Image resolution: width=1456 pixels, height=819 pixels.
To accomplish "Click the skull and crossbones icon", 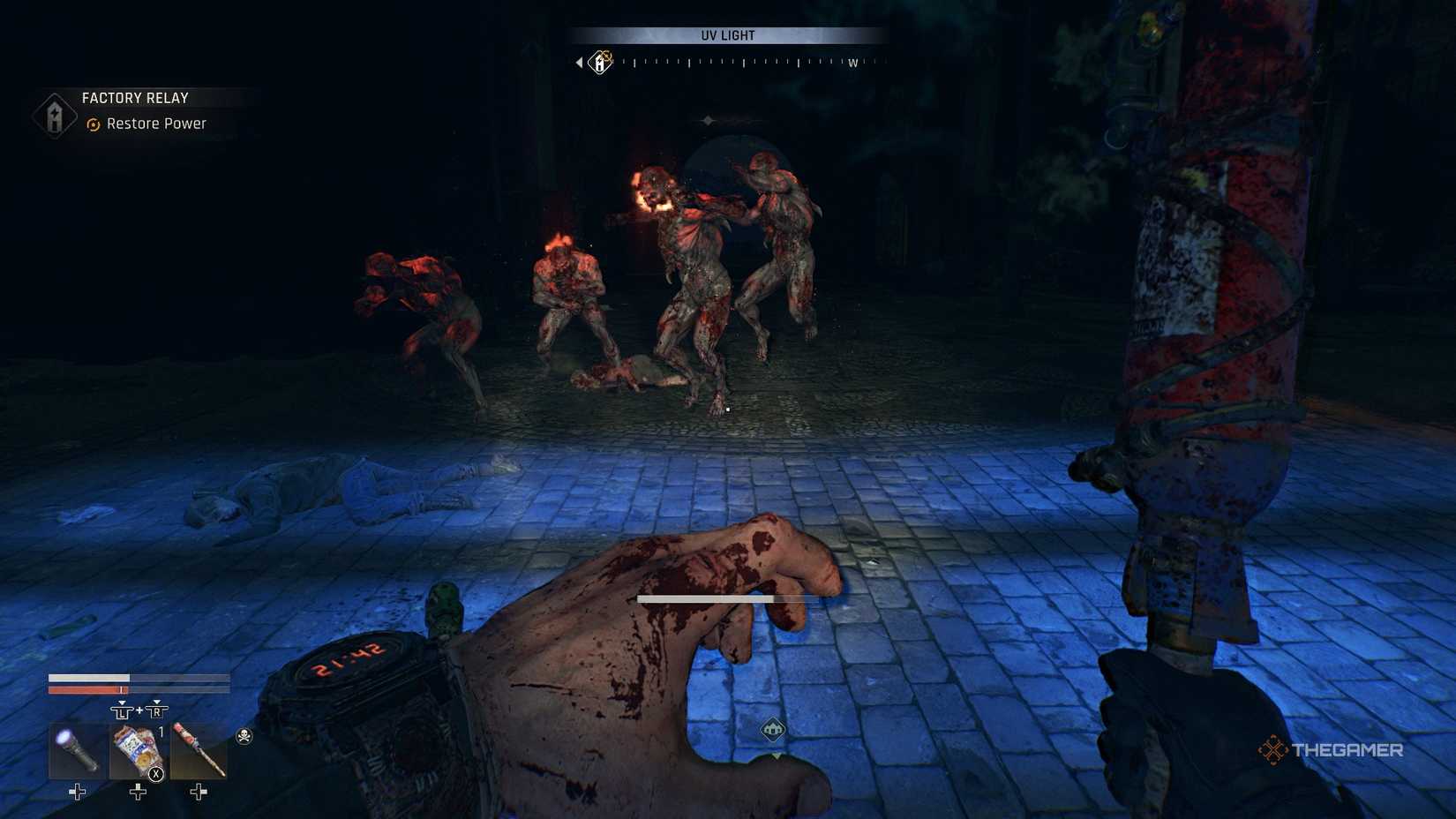I will (x=244, y=735).
